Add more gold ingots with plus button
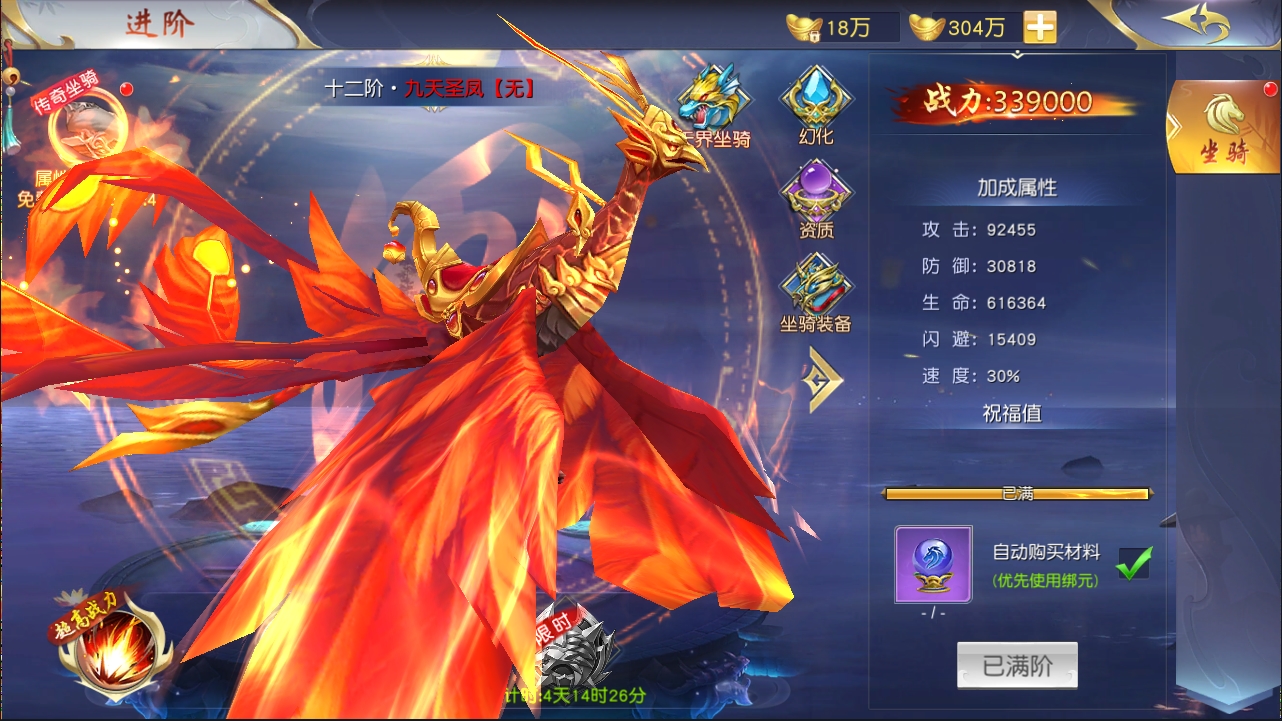This screenshot has width=1282, height=721. [x=1040, y=27]
